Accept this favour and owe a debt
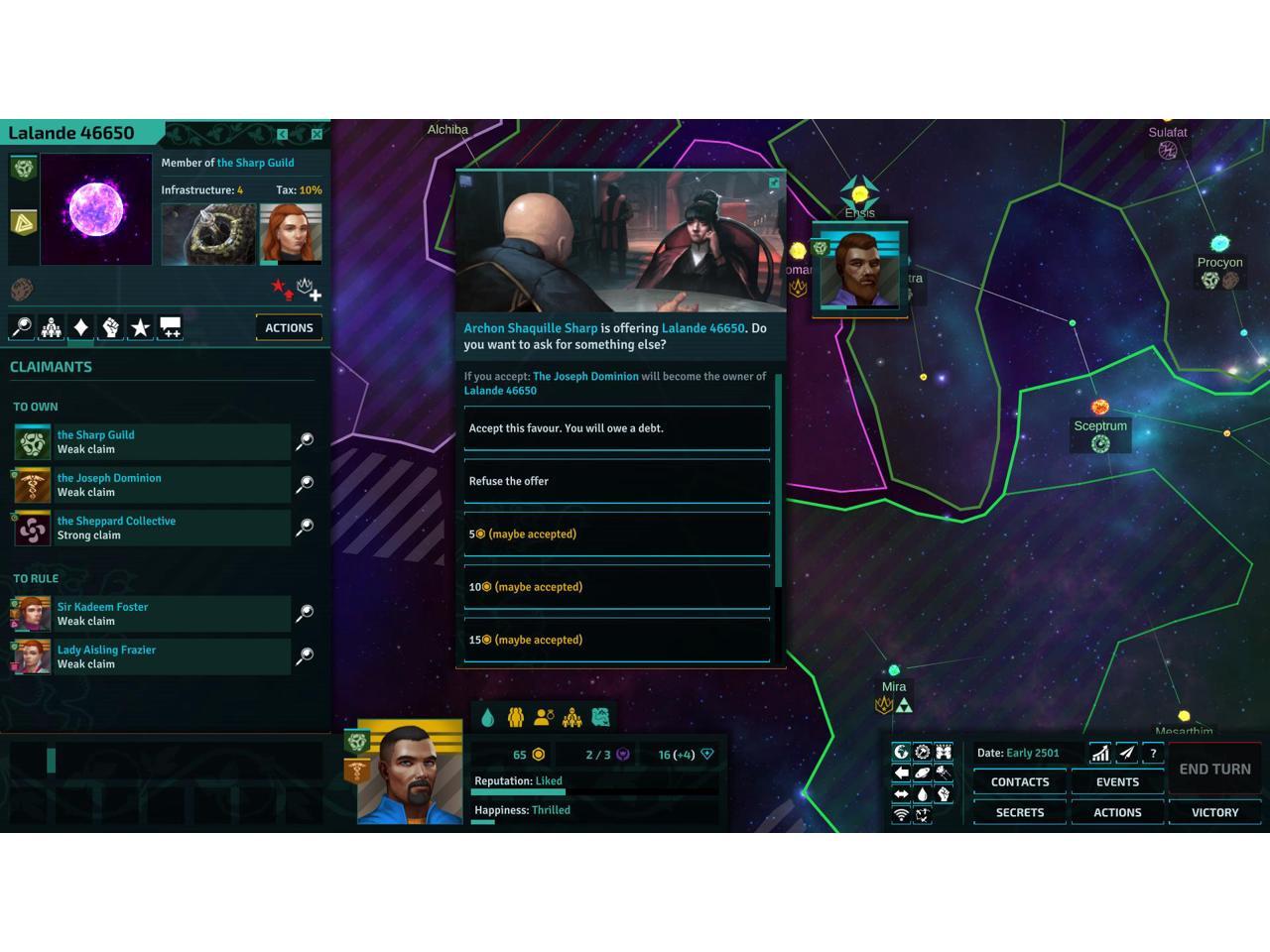Image resolution: width=1270 pixels, height=952 pixels. click(616, 428)
